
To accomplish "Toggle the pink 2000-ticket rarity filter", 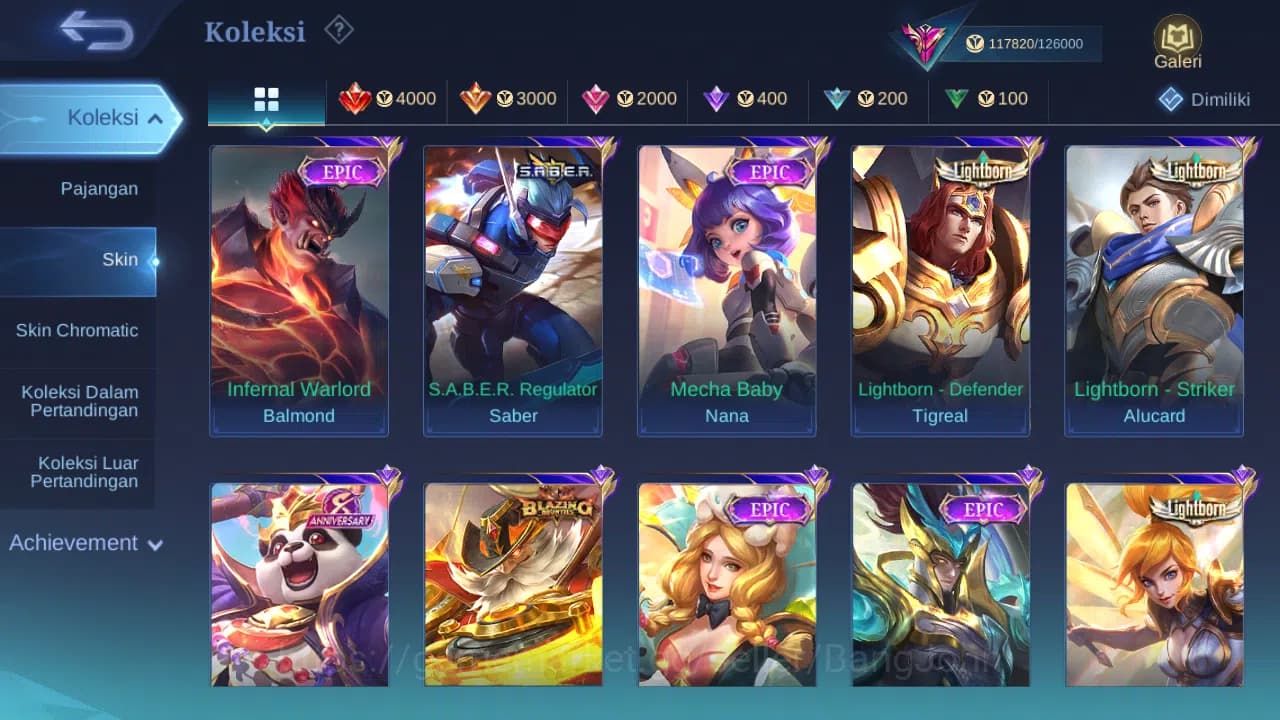I will (628, 99).
